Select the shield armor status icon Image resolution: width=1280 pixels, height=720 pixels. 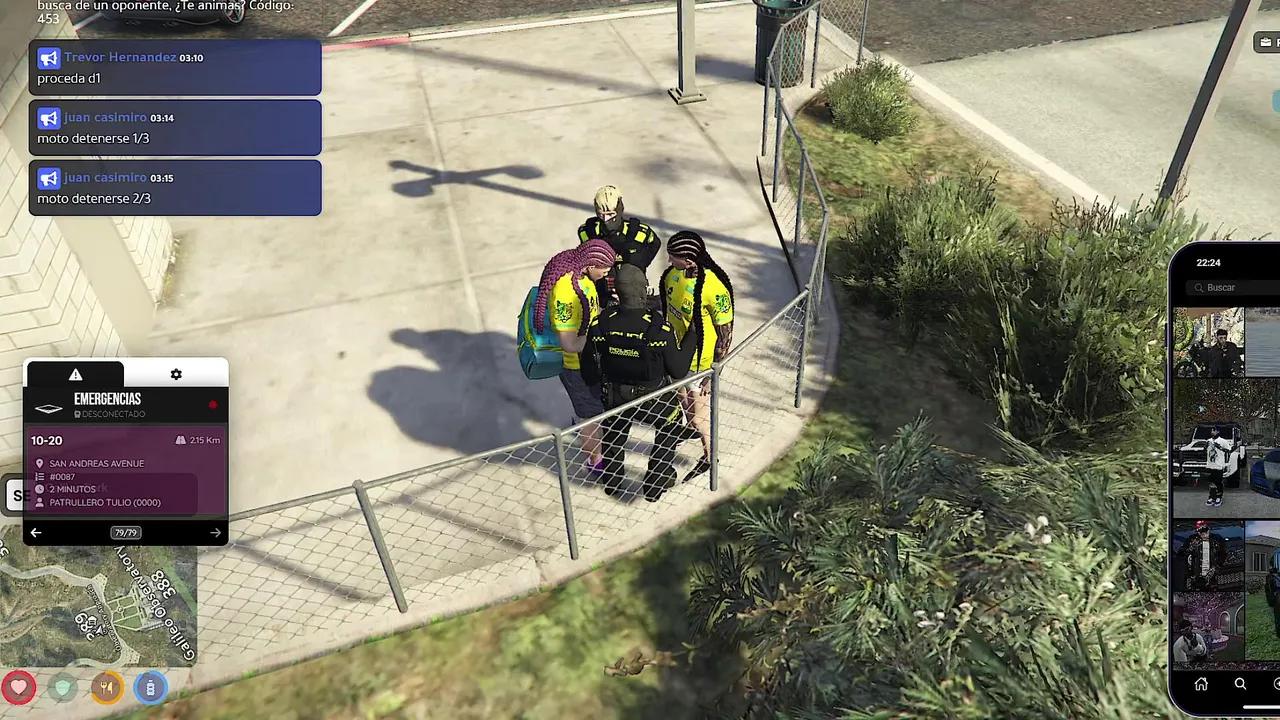click(62, 688)
